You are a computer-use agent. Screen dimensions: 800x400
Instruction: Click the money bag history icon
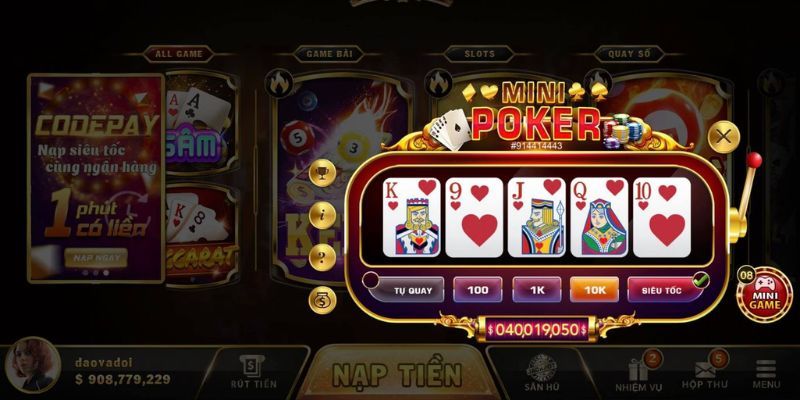(x=322, y=298)
